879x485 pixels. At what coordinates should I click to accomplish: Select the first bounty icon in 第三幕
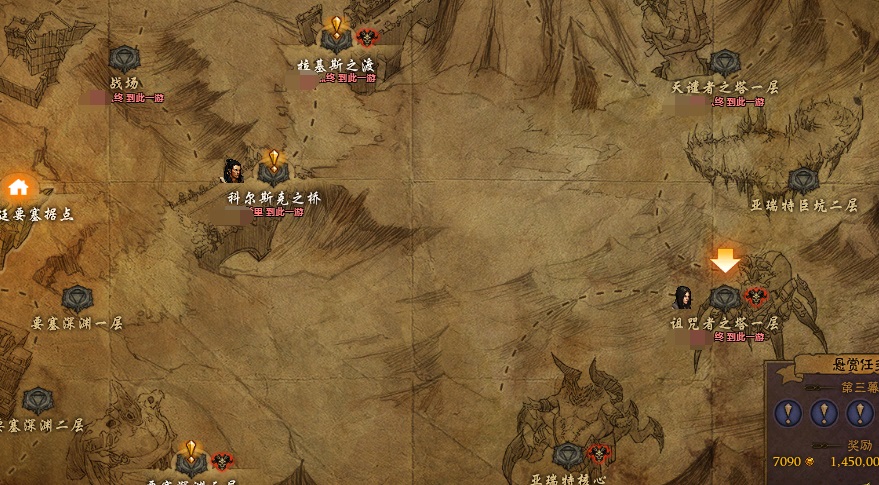[788, 412]
